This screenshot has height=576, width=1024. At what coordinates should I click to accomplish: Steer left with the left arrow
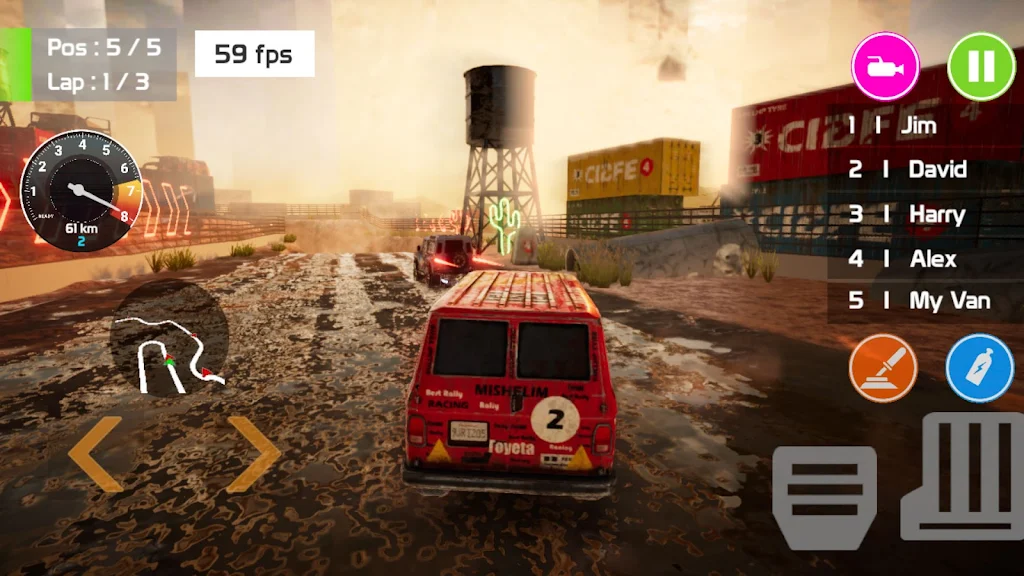[x=96, y=454]
